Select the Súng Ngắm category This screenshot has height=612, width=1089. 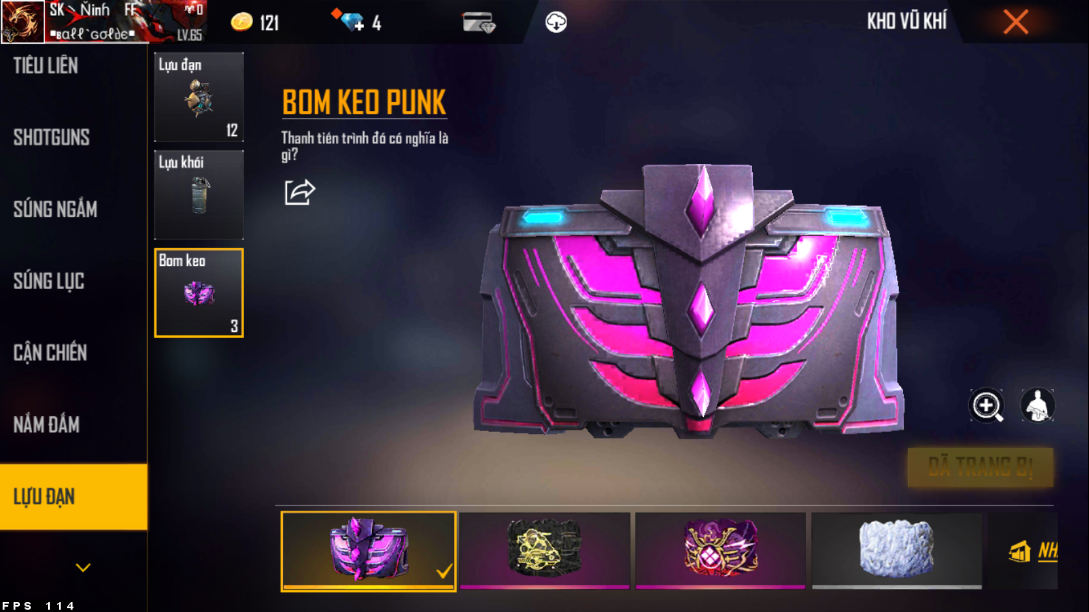(x=55, y=209)
